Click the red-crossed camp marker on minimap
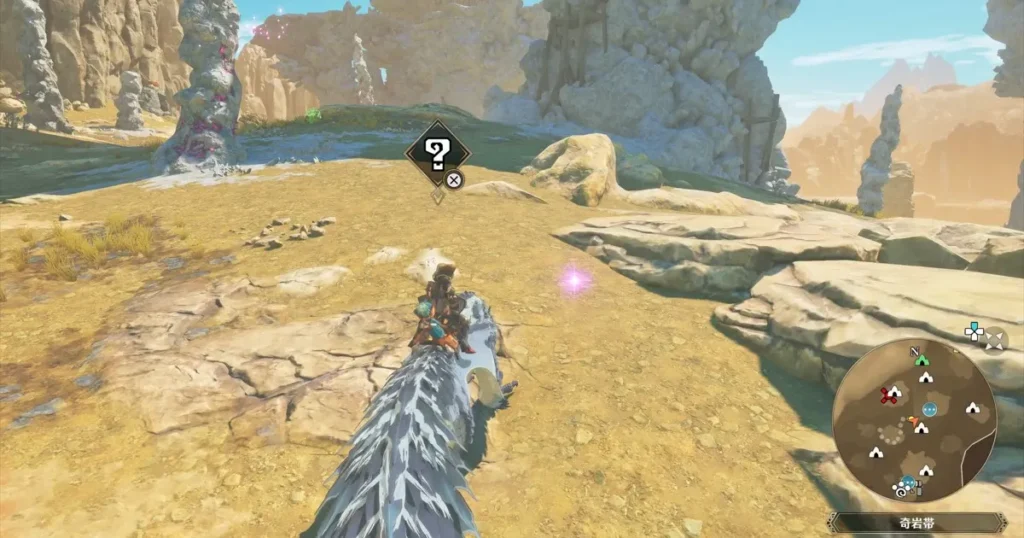Viewport: 1024px width, 538px height. [x=886, y=394]
